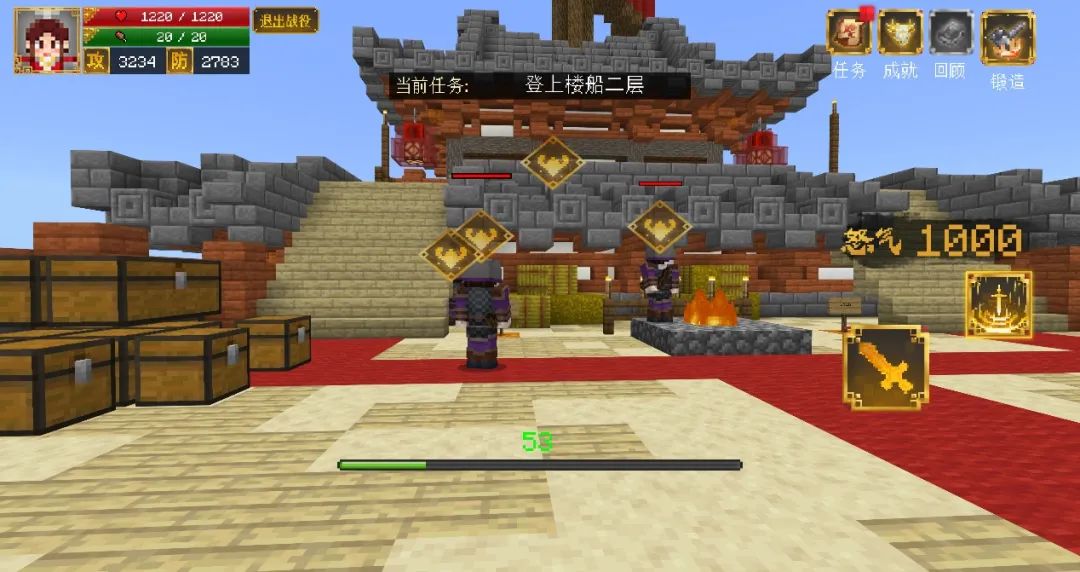
Task: Click the 退出战役 exit campaign button
Action: coord(285,20)
